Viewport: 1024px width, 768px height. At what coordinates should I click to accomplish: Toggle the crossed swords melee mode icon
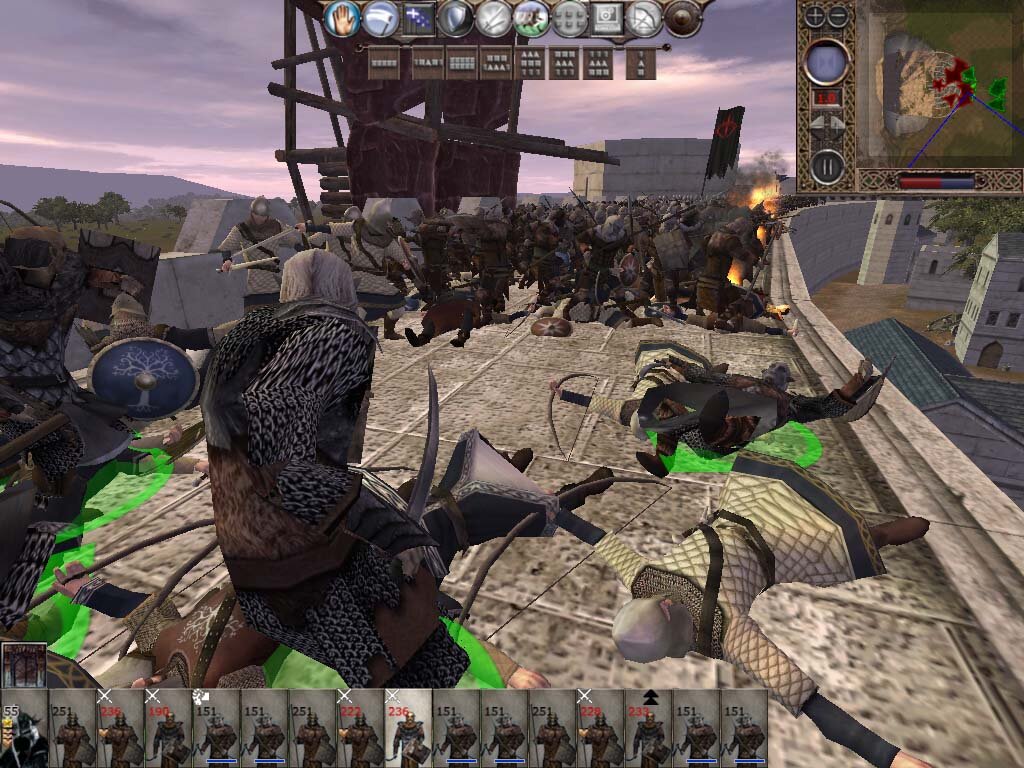(494, 19)
